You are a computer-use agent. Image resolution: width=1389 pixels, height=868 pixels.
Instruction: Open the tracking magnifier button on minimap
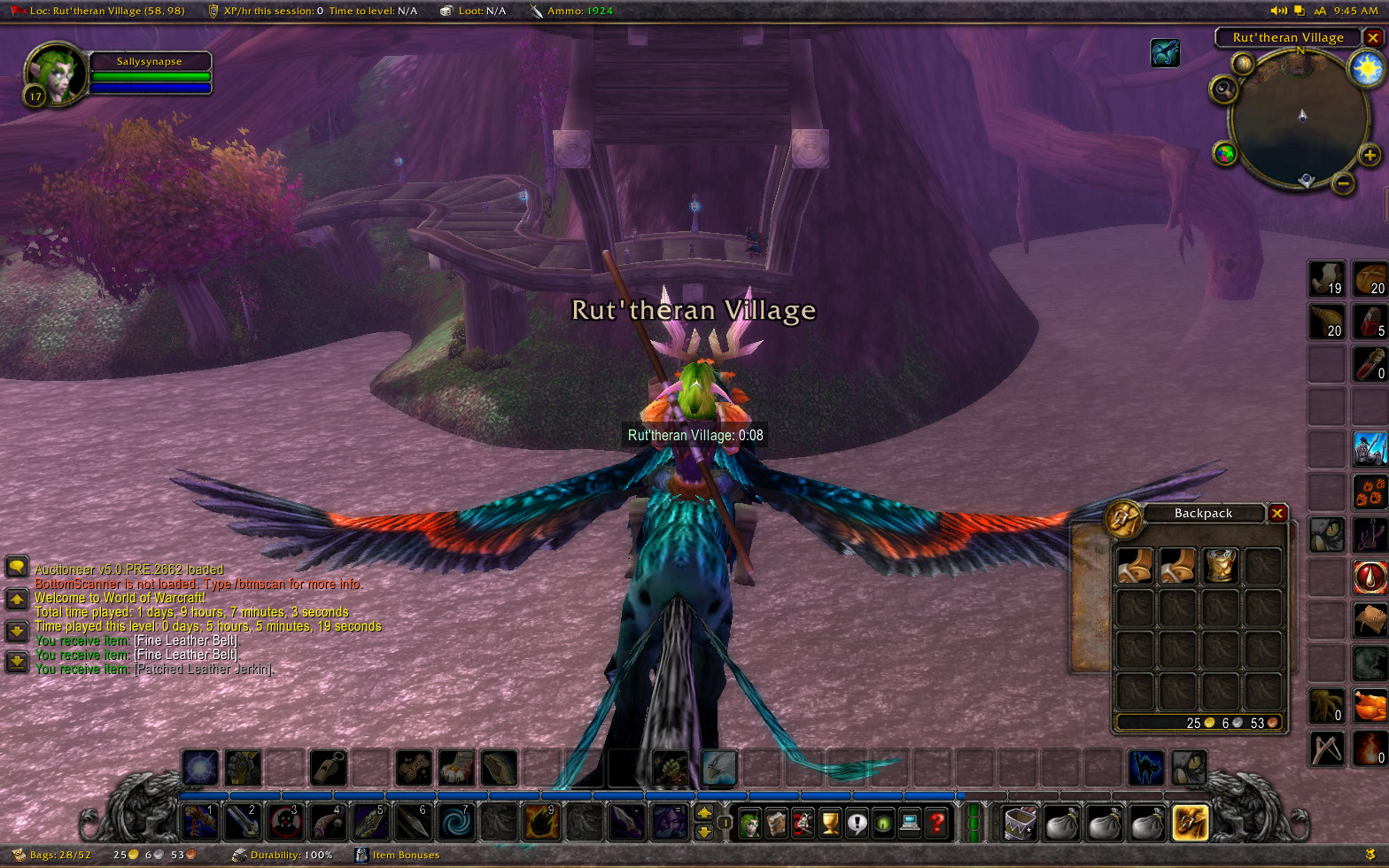pos(1225,88)
